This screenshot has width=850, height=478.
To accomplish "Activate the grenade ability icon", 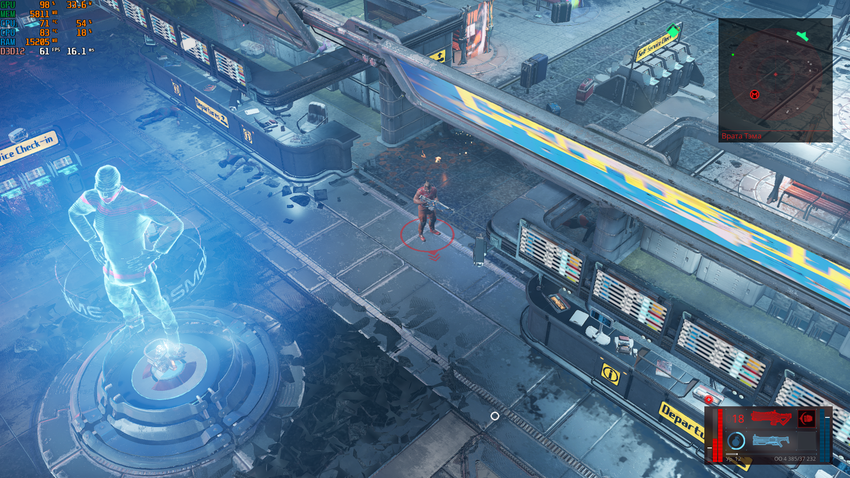I will (x=736, y=441).
